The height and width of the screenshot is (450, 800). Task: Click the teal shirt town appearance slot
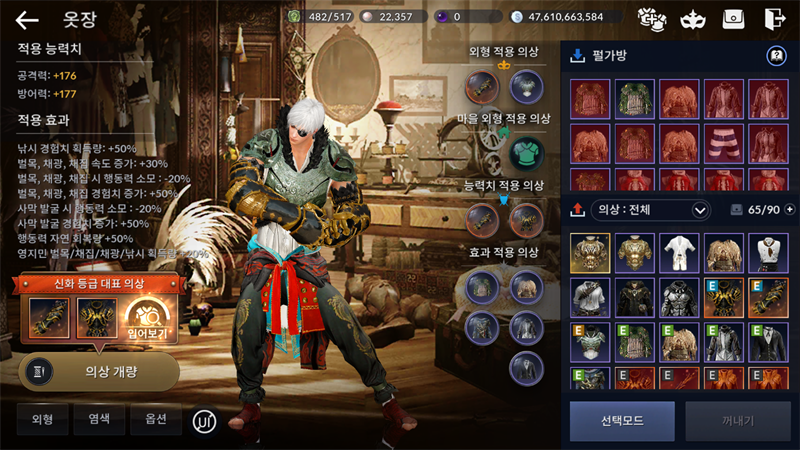(526, 153)
